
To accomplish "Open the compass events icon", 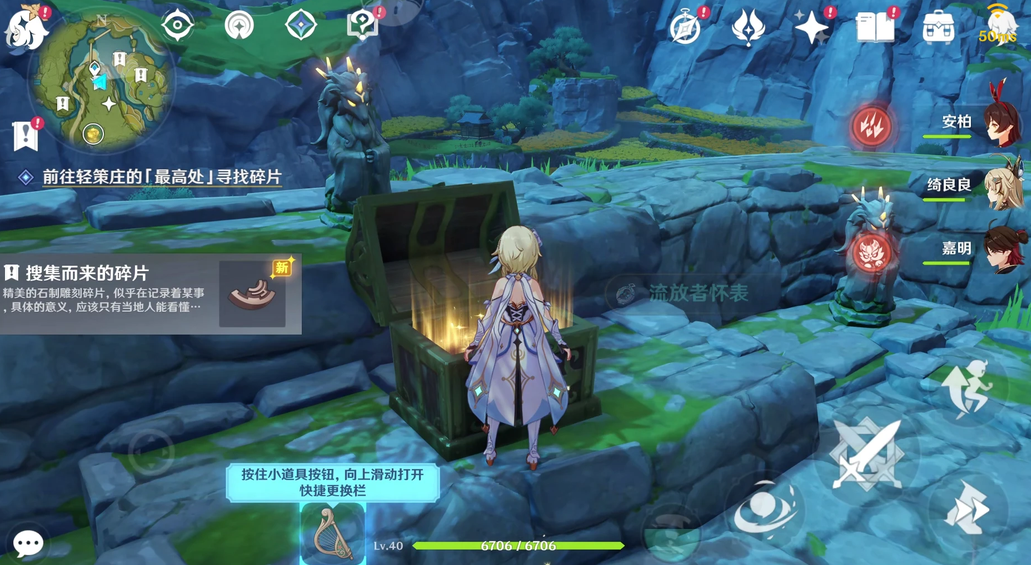I will tap(686, 28).
